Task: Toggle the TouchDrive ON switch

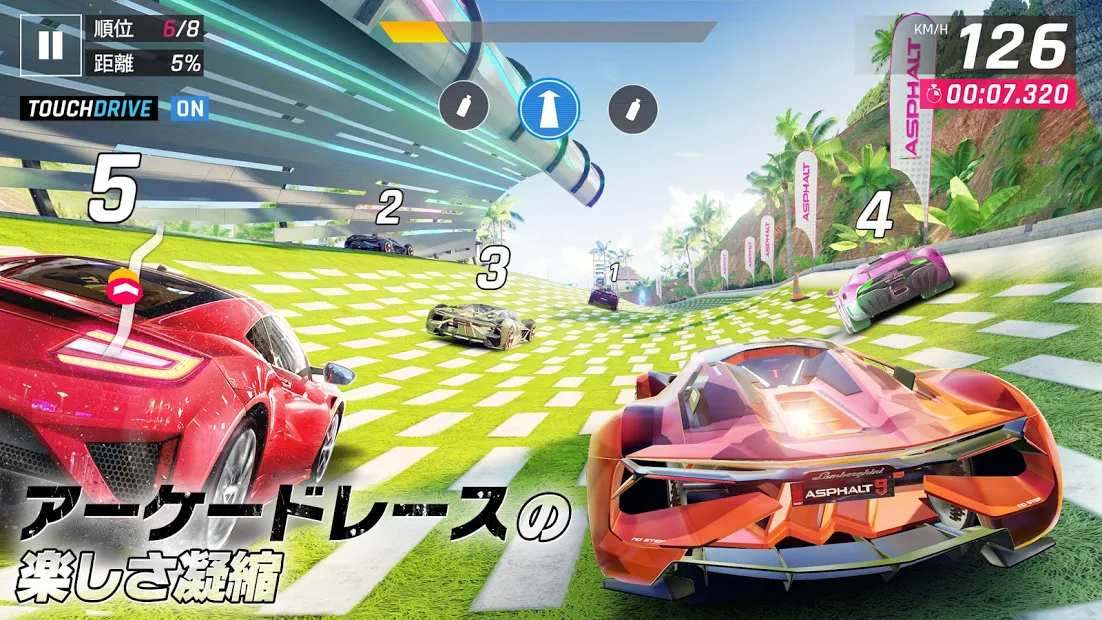Action: [x=189, y=108]
